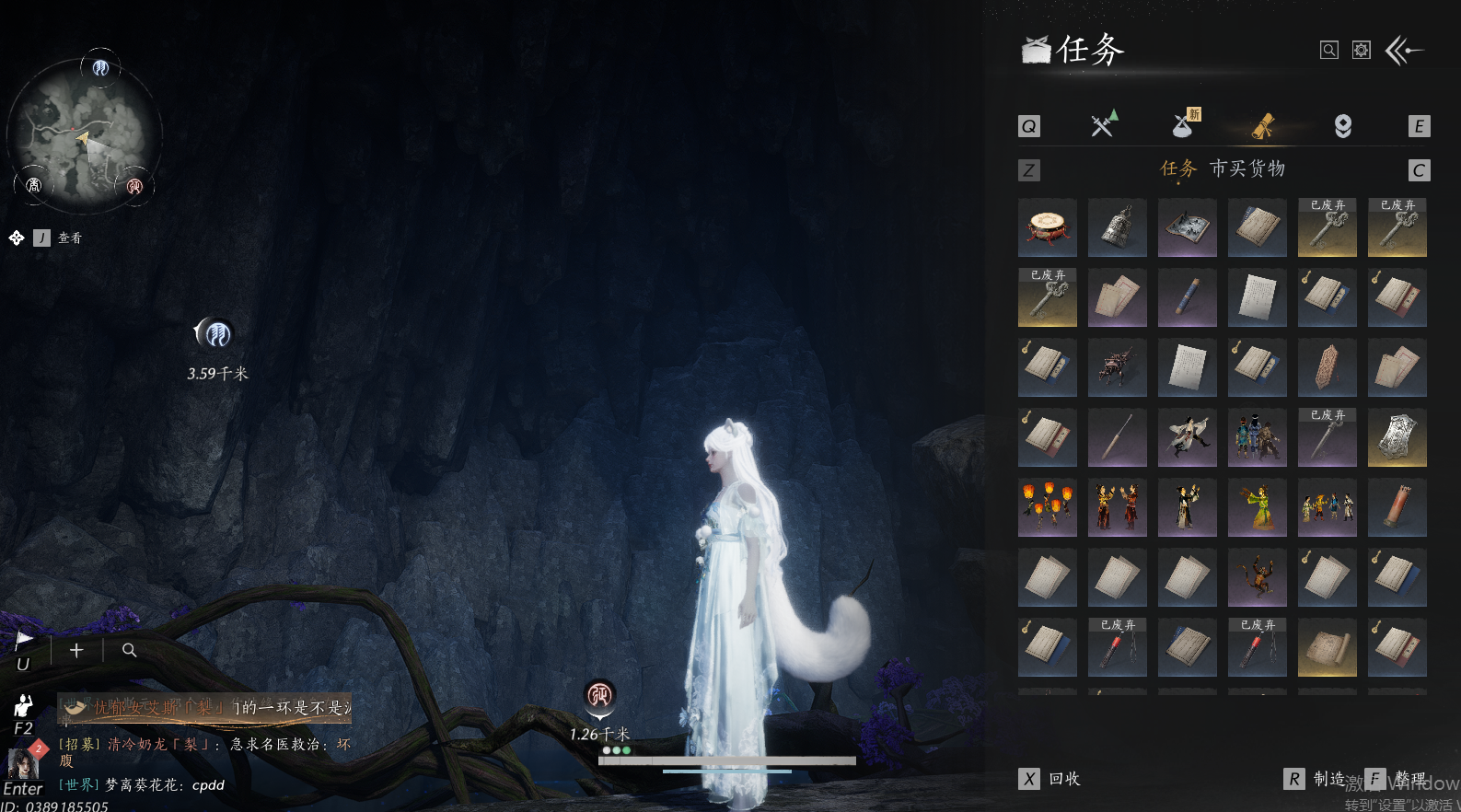Open the circular minimap
This screenshot has height=812, width=1461.
pyautogui.click(x=85, y=134)
